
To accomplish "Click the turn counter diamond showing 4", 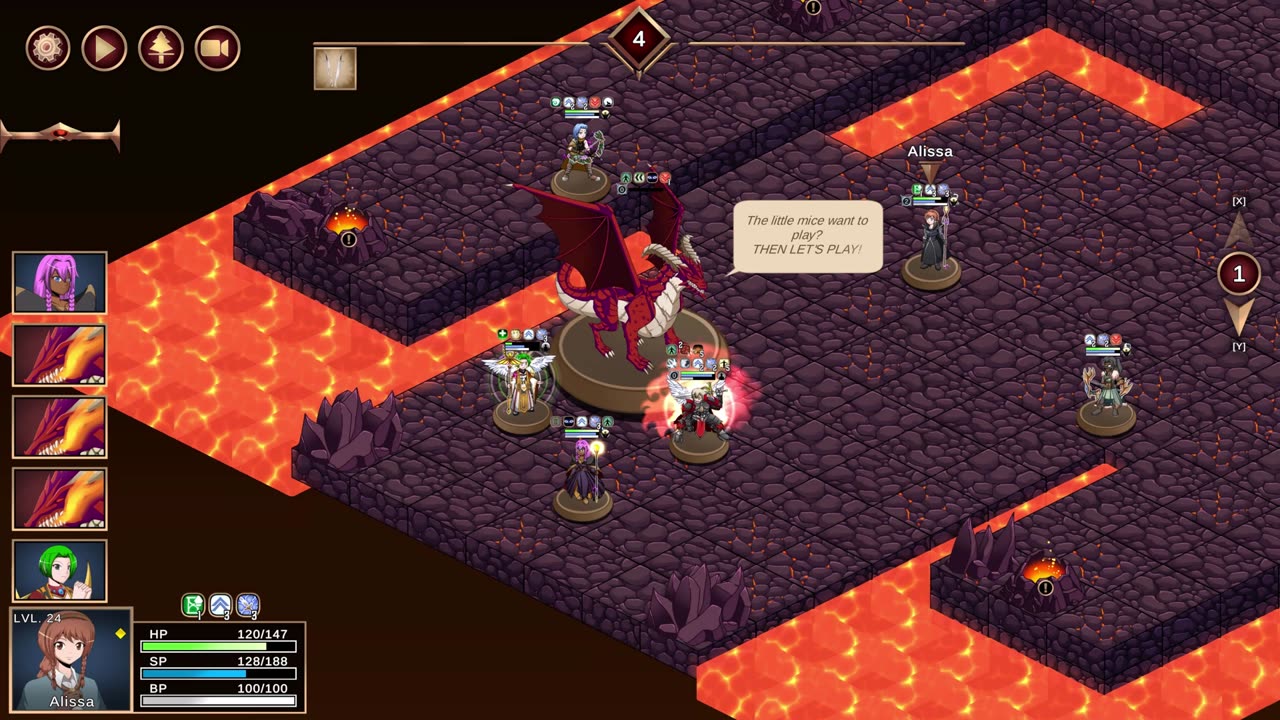I will [639, 40].
